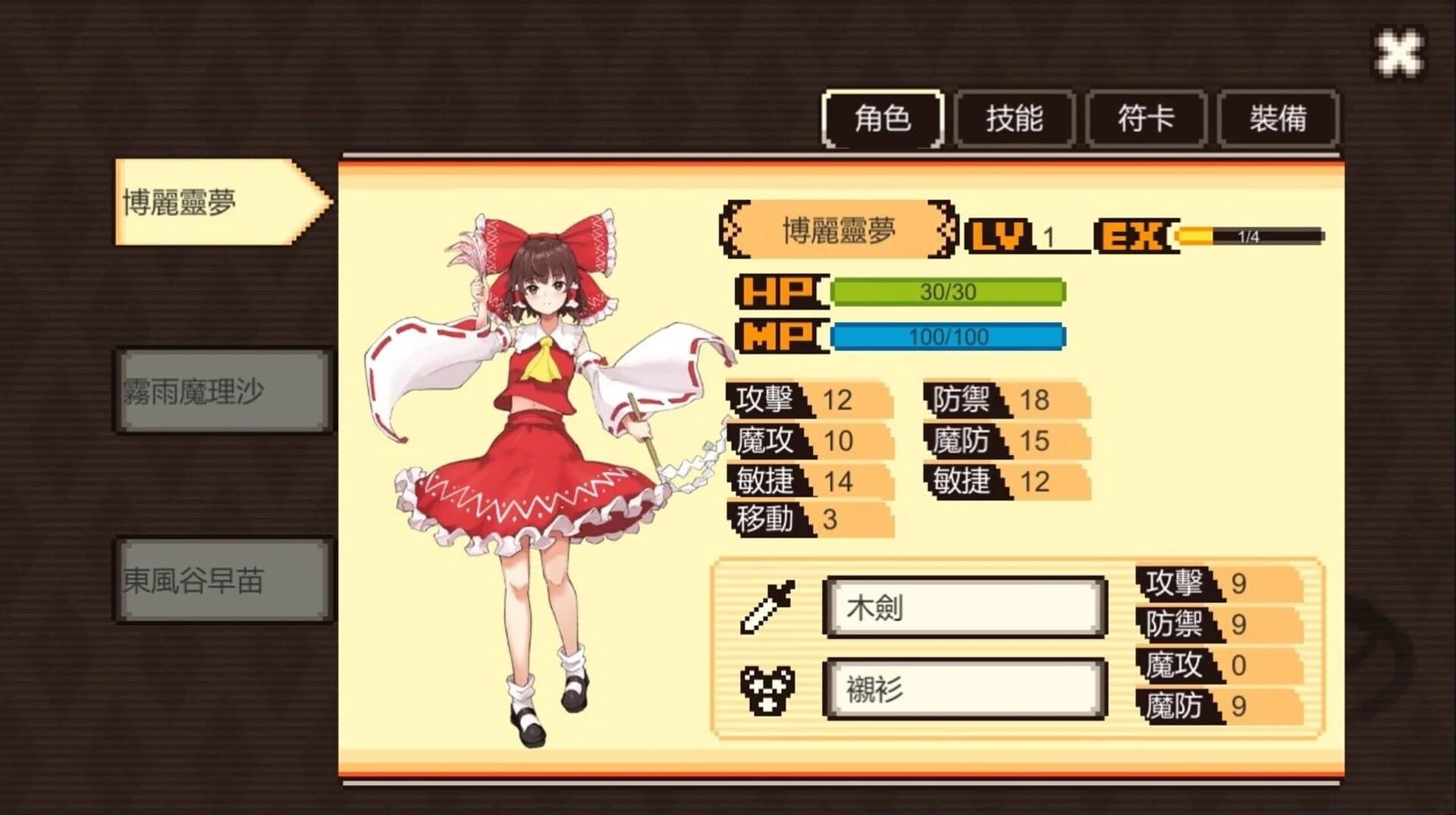Switch to the 技能 tab
Screen dimensions: 1456x815
1015,118
